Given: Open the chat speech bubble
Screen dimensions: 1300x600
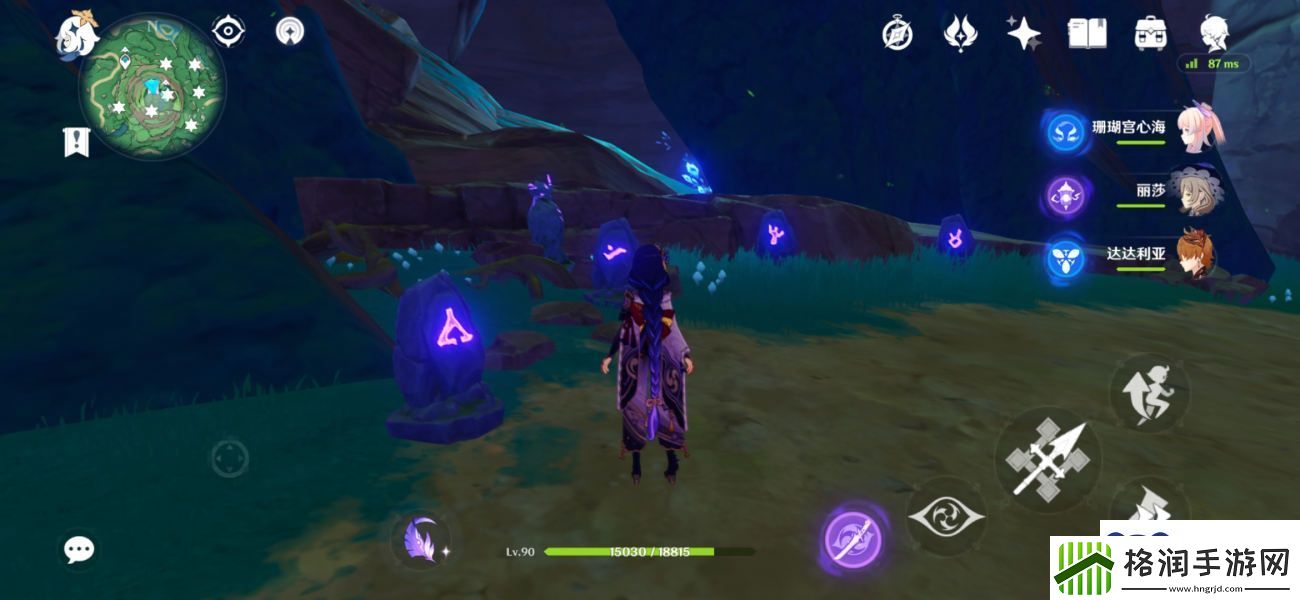Looking at the screenshot, I should tap(79, 548).
